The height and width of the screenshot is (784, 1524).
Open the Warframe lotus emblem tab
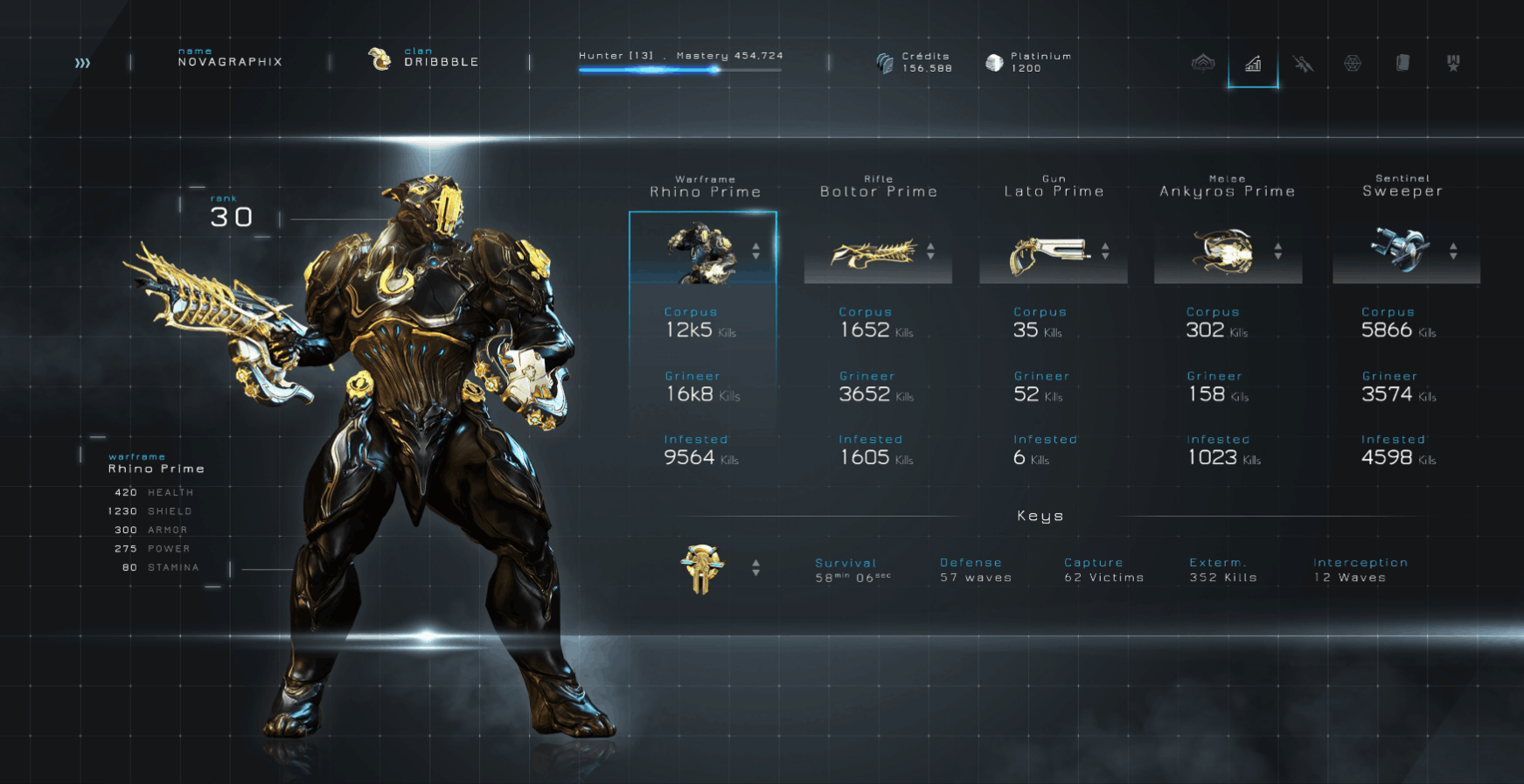point(1203,63)
